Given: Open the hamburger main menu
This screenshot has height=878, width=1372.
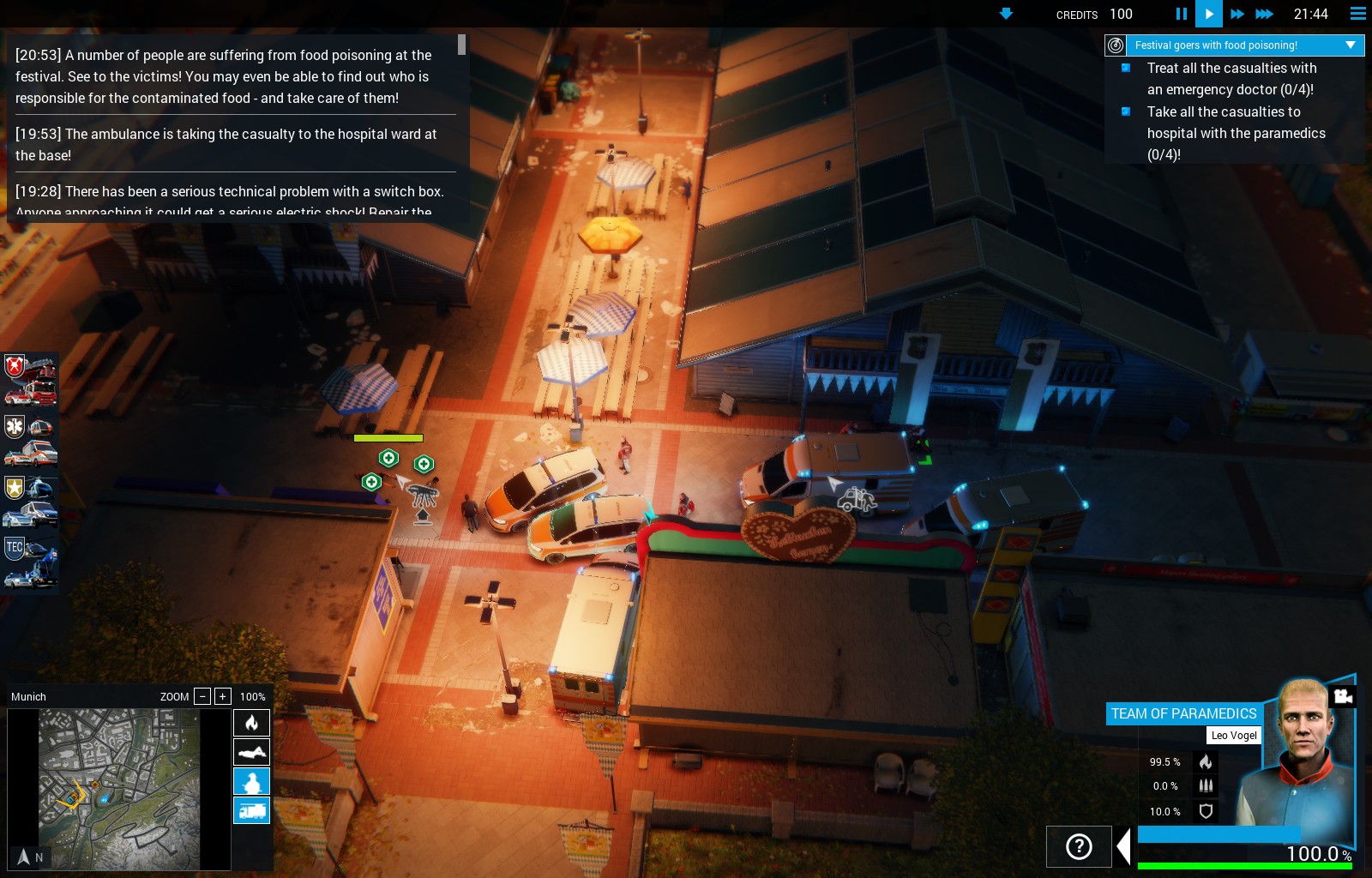Looking at the screenshot, I should coord(1358,14).
